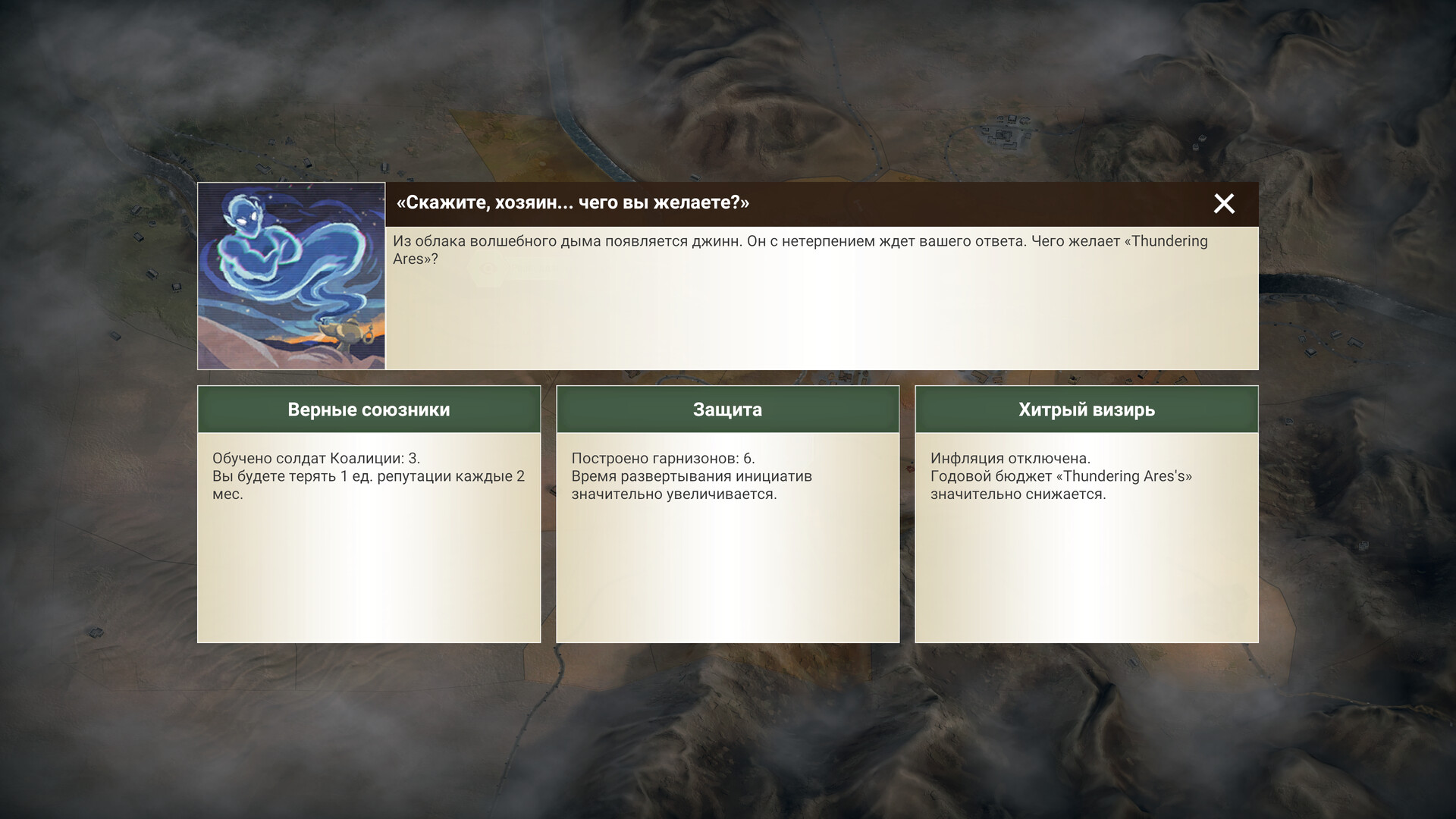
Task: Click the «Хитрый визирь» green title bar
Action: [x=1086, y=409]
